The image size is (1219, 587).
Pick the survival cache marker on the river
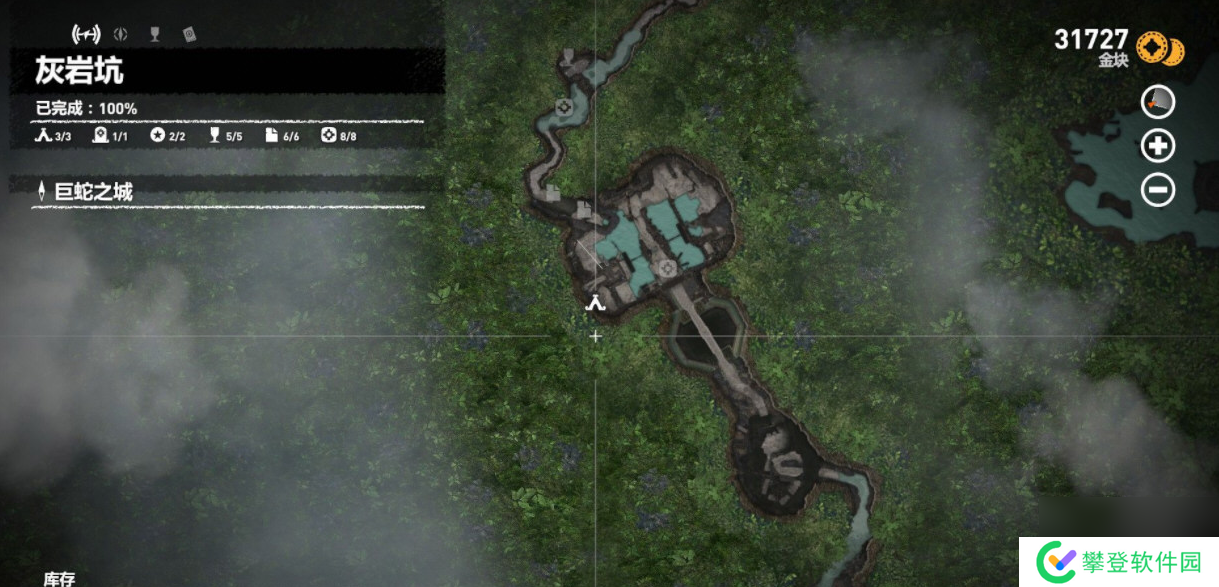[x=564, y=107]
